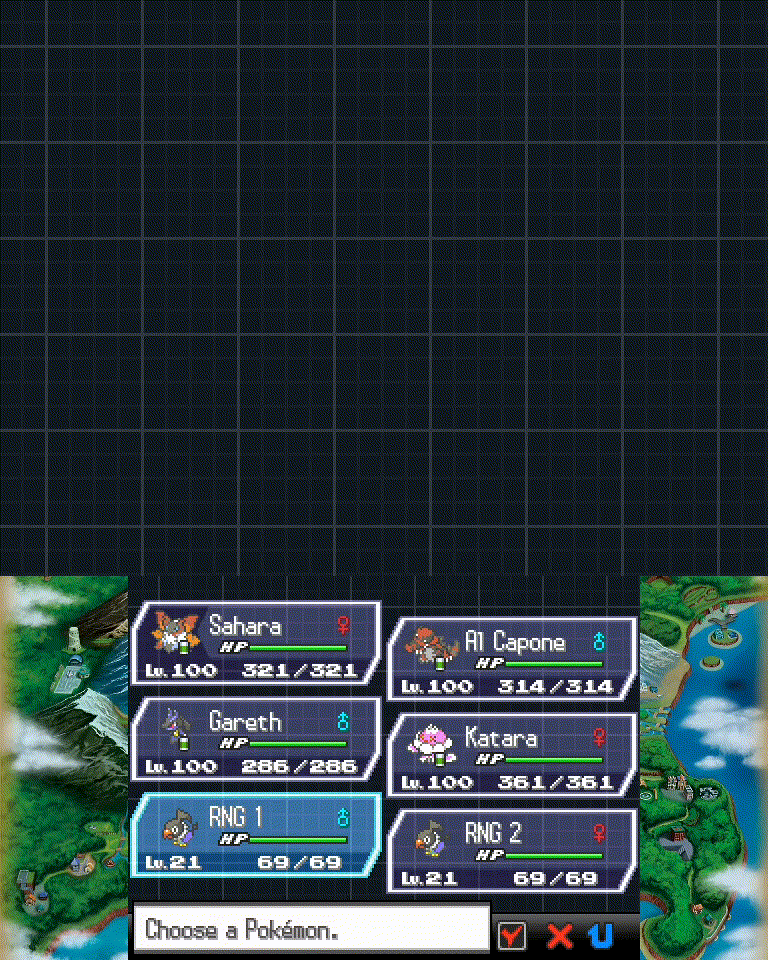The width and height of the screenshot is (768, 960).
Task: Select RNG 2 in the party
Action: pyautogui.click(x=511, y=851)
